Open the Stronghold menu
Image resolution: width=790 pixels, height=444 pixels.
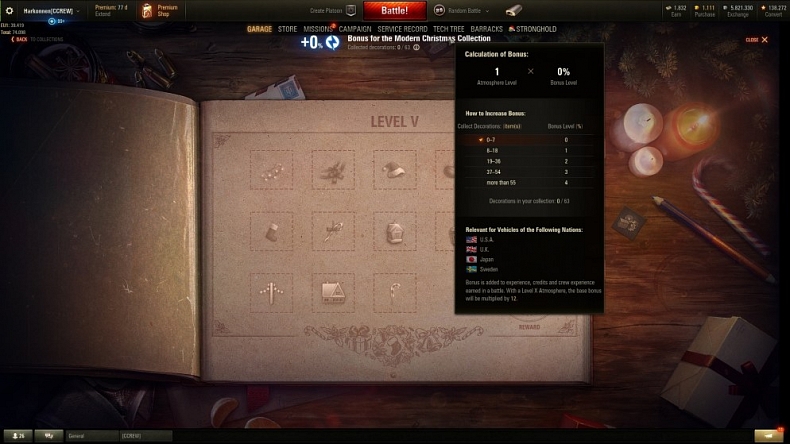tap(534, 29)
